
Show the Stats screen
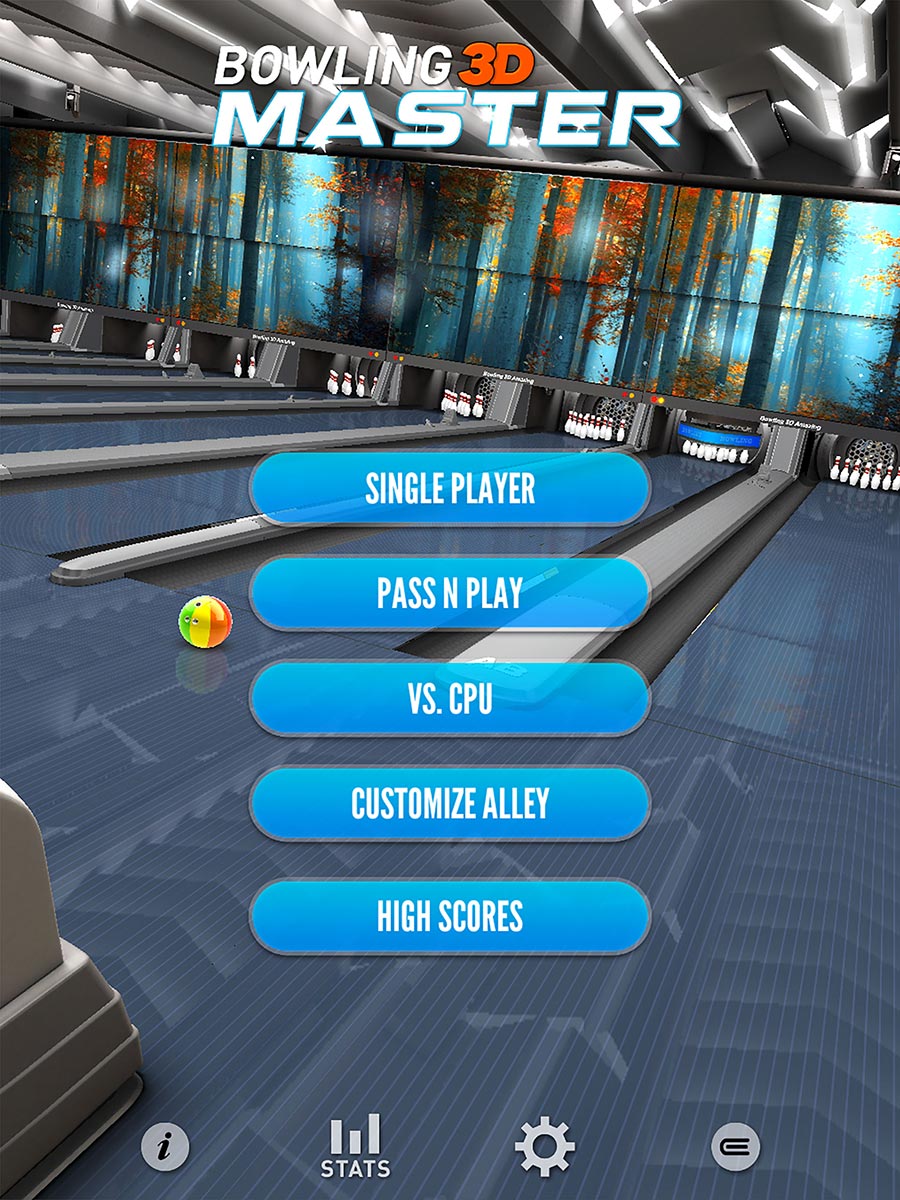[x=355, y=1146]
